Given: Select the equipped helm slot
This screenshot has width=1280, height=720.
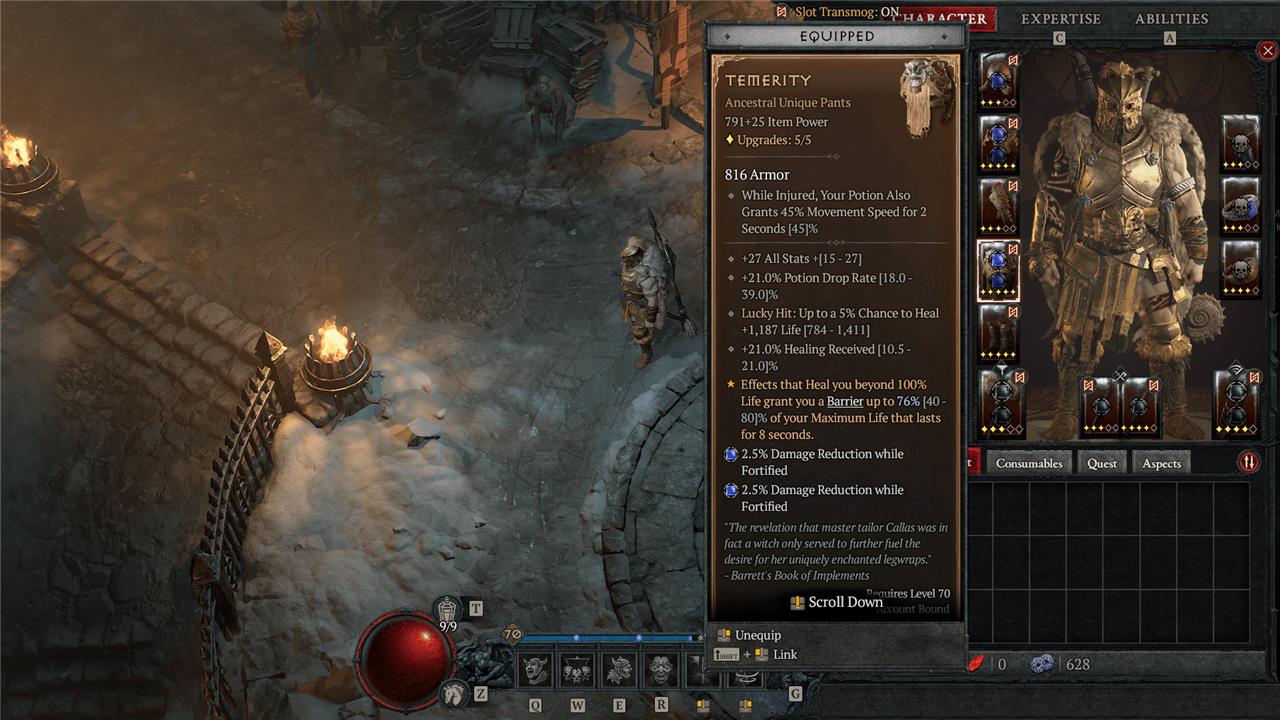Looking at the screenshot, I should (x=998, y=82).
